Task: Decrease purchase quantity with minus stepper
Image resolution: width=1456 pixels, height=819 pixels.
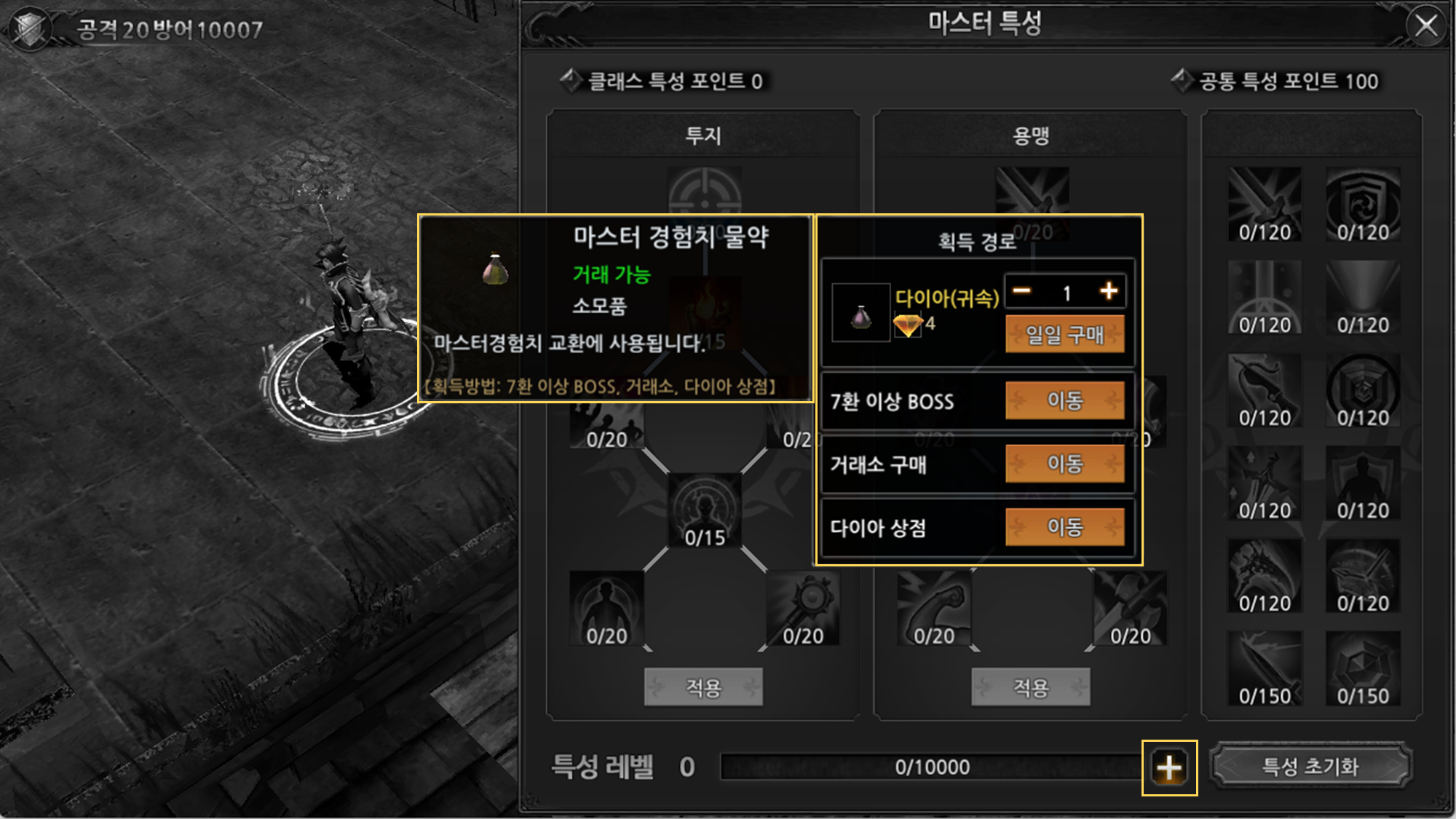Action: [1022, 291]
